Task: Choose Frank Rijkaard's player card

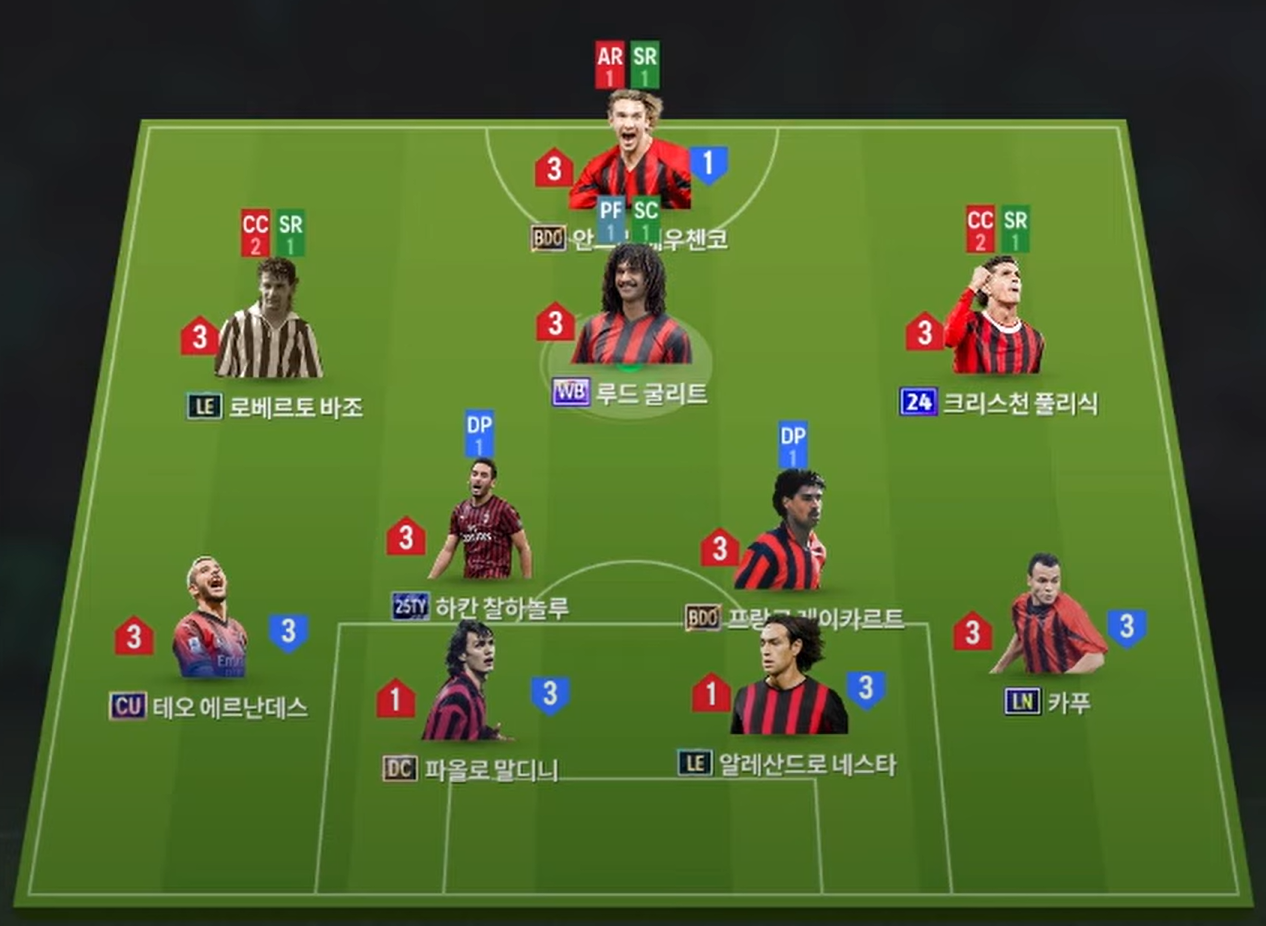Action: coord(783,535)
